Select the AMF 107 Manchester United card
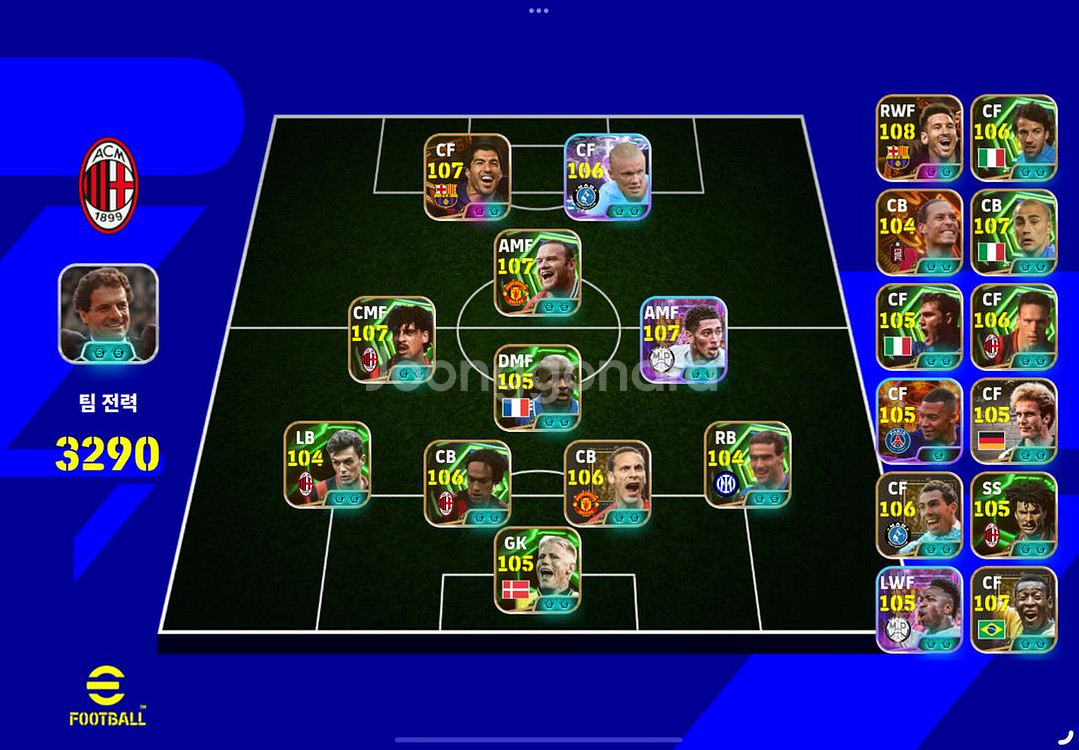 click(537, 272)
